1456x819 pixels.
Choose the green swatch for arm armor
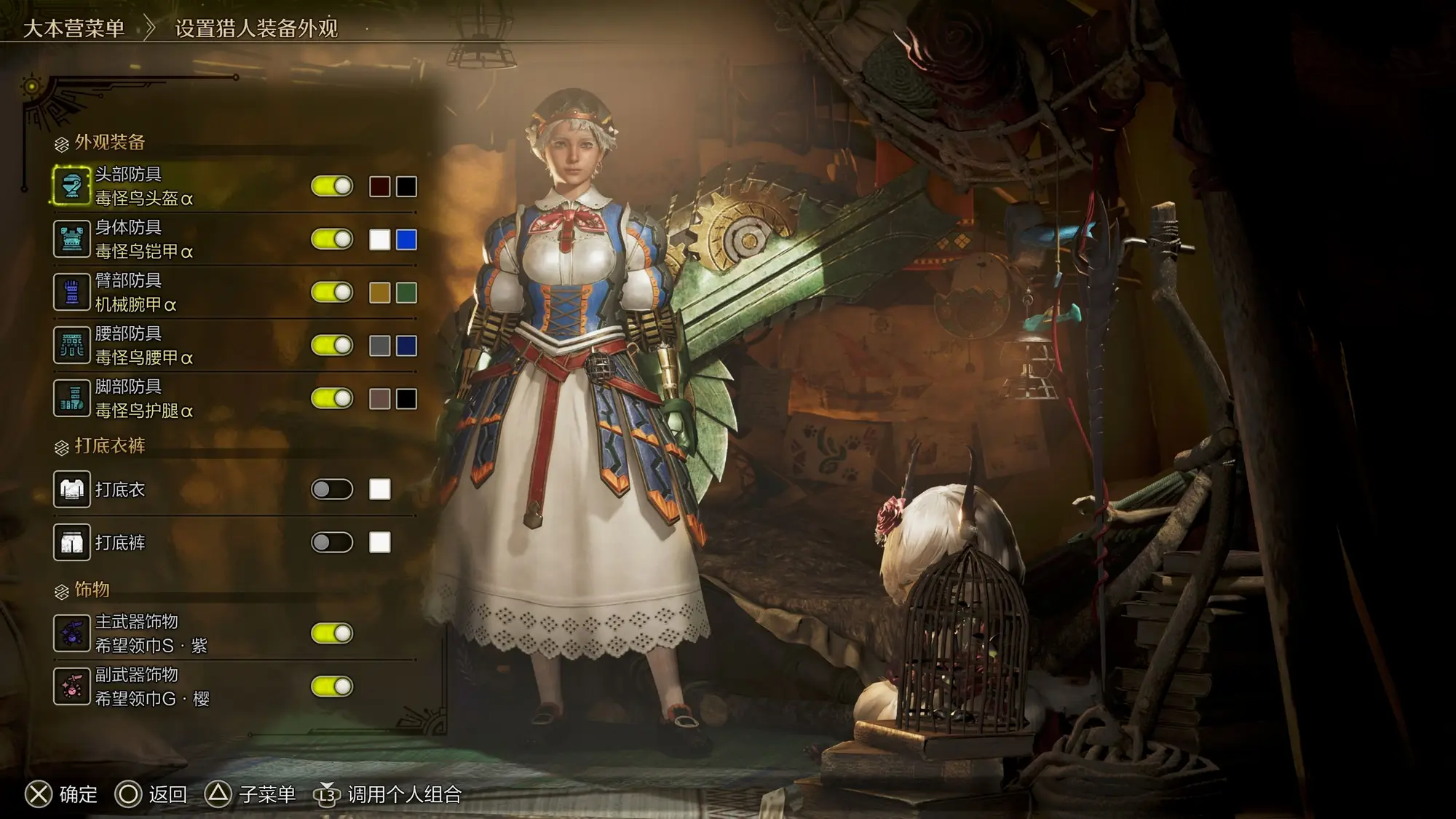click(x=406, y=293)
